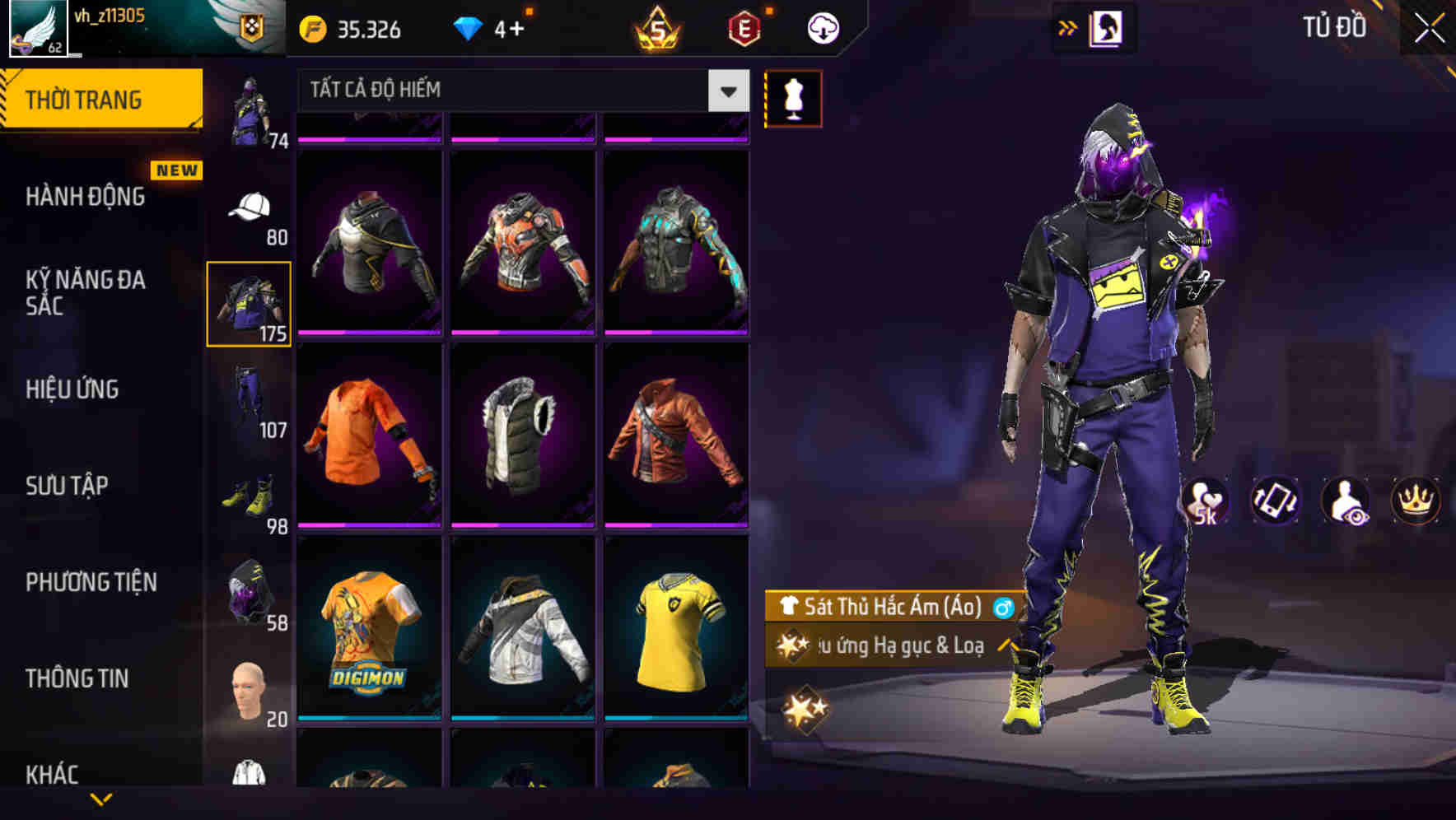Click the cloud download icon in the top bar
This screenshot has height=820, width=1456.
821,26
